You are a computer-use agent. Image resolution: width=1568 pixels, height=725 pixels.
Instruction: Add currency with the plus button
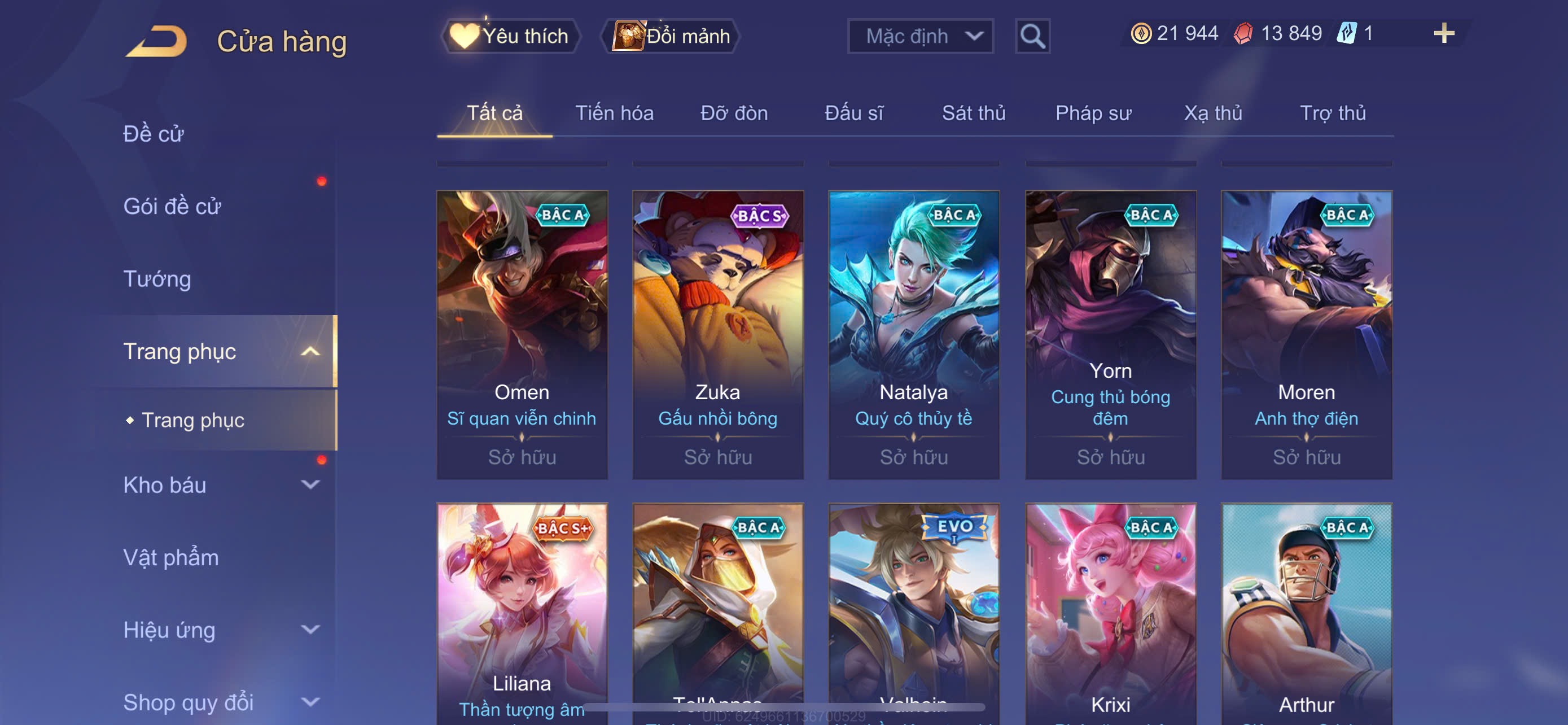(x=1443, y=33)
